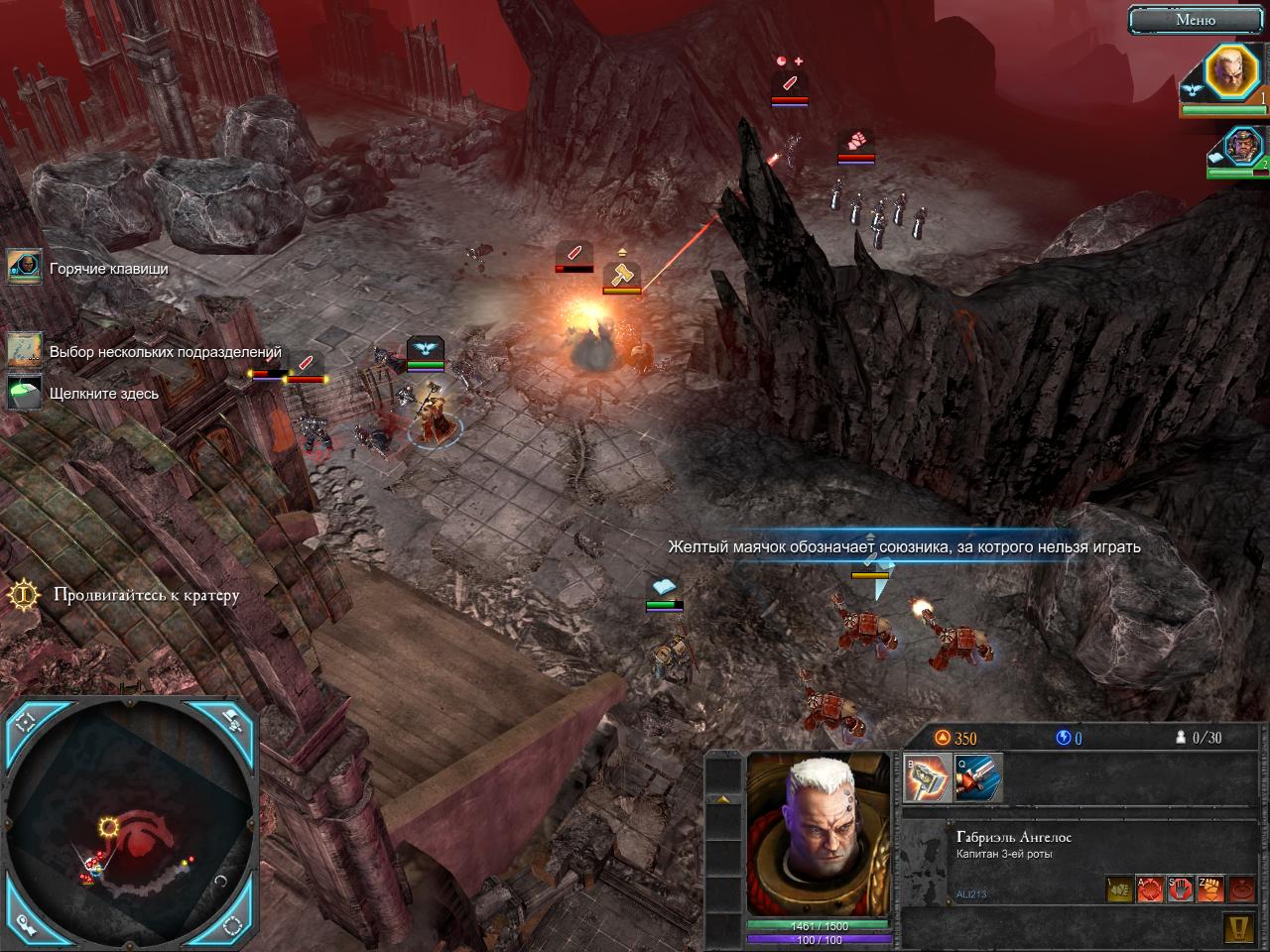The width and height of the screenshot is (1270, 952).
Task: Click Gabriel Angelos large portrait
Action: [x=818, y=835]
